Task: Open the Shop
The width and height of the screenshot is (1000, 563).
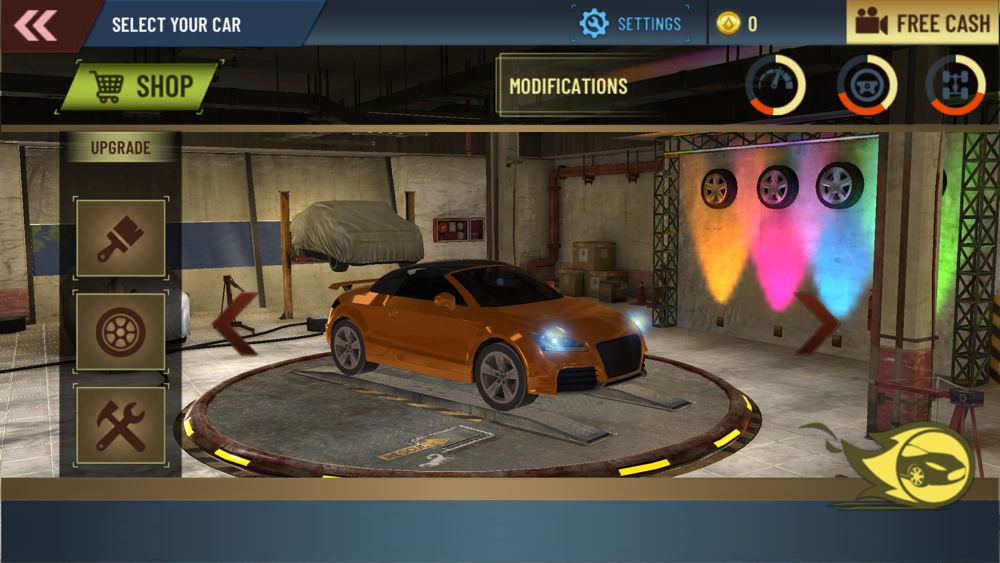Action: coord(141,87)
